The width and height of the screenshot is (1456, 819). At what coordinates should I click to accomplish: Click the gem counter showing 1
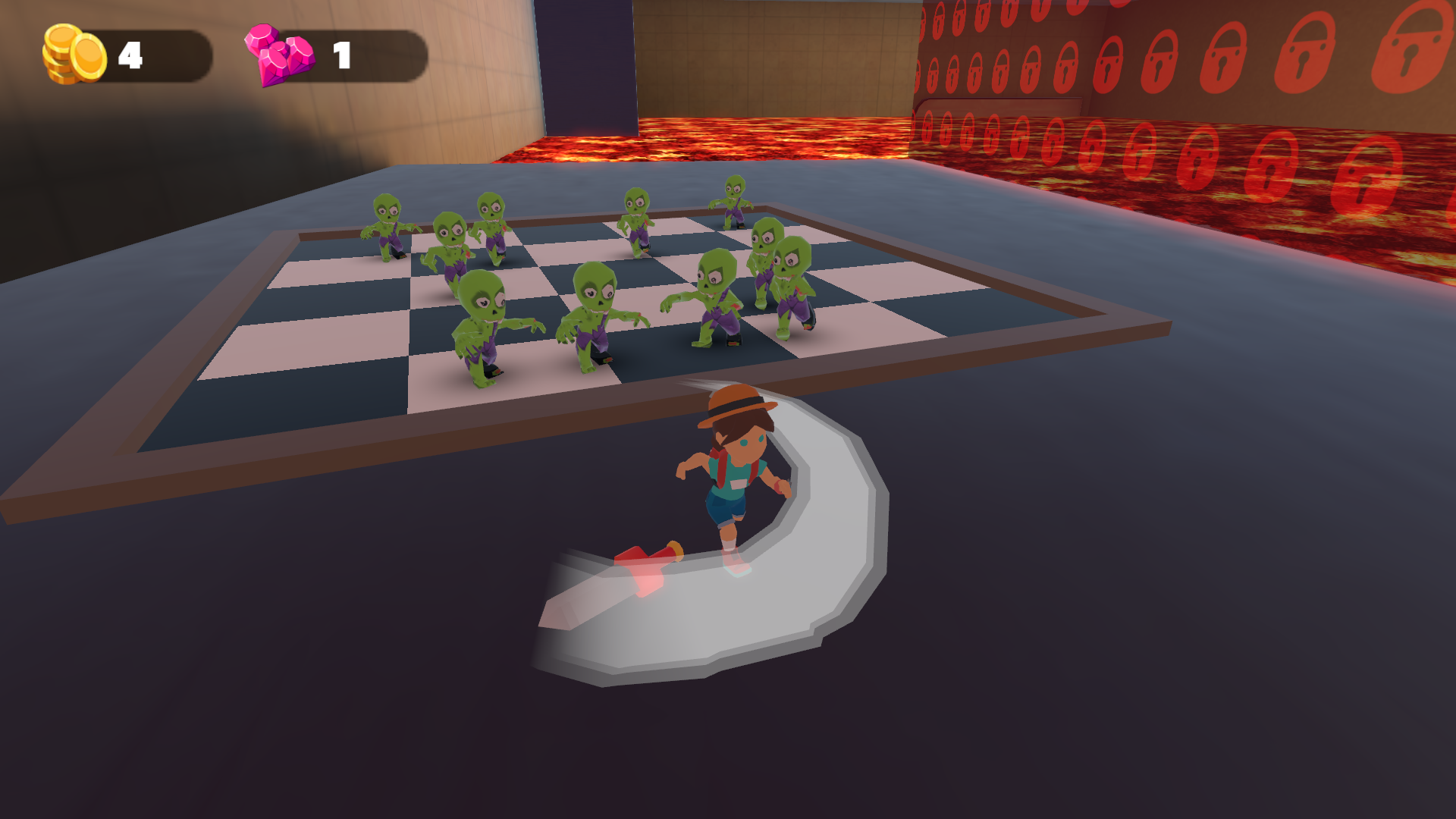[341, 53]
